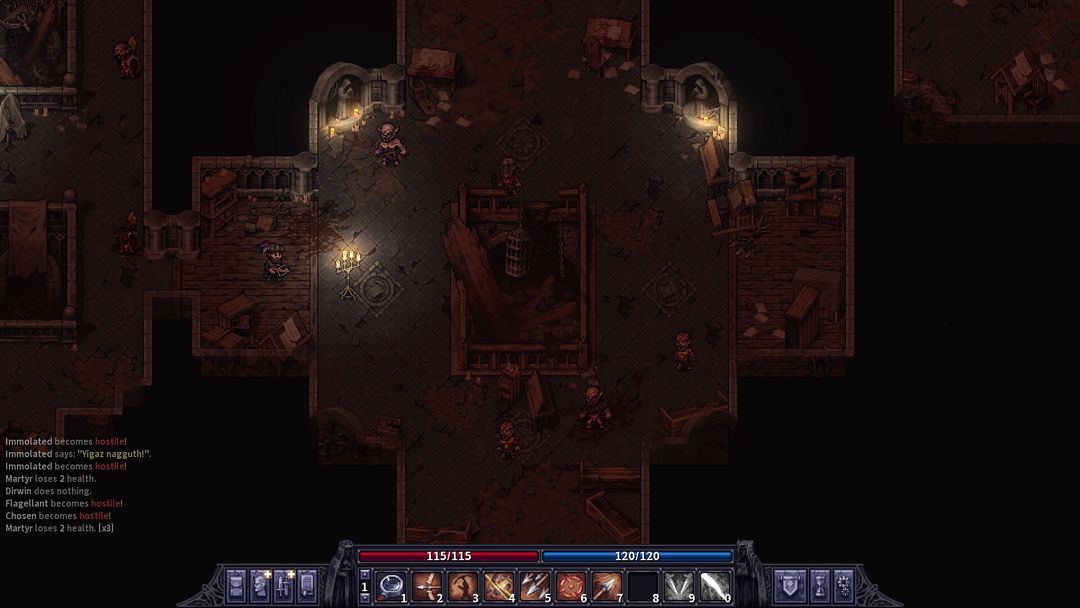
Task: Activate the twin daggers skill in slot 9
Action: pyautogui.click(x=679, y=585)
